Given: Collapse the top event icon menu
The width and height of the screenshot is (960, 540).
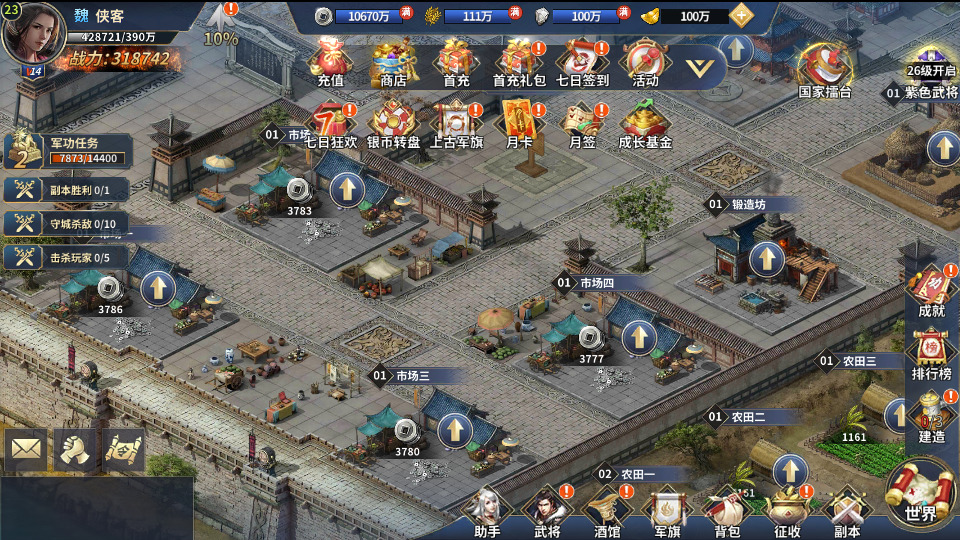Looking at the screenshot, I should pyautogui.click(x=705, y=67).
